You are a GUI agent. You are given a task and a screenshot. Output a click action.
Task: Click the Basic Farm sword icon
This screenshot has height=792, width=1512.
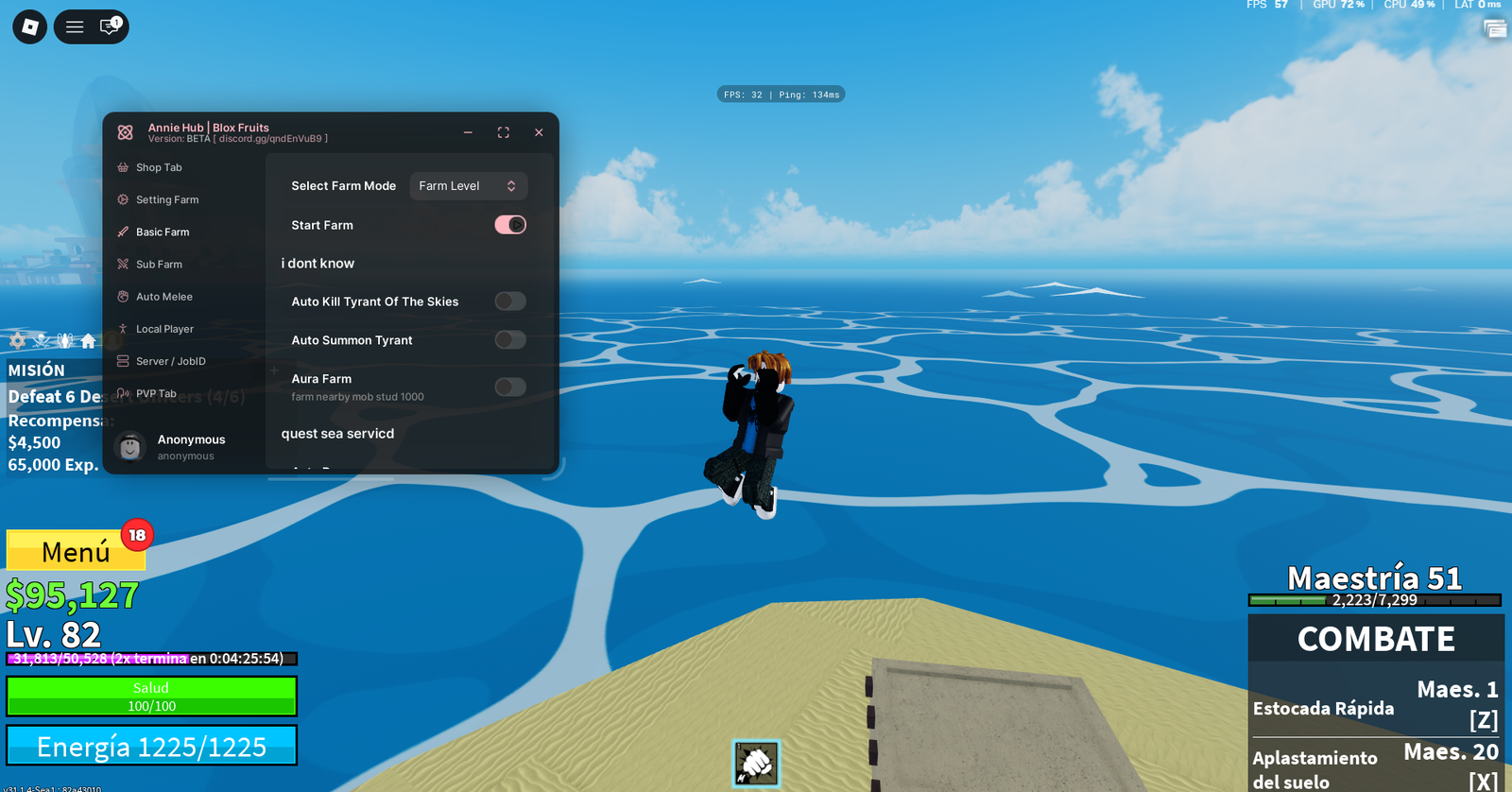coord(123,232)
